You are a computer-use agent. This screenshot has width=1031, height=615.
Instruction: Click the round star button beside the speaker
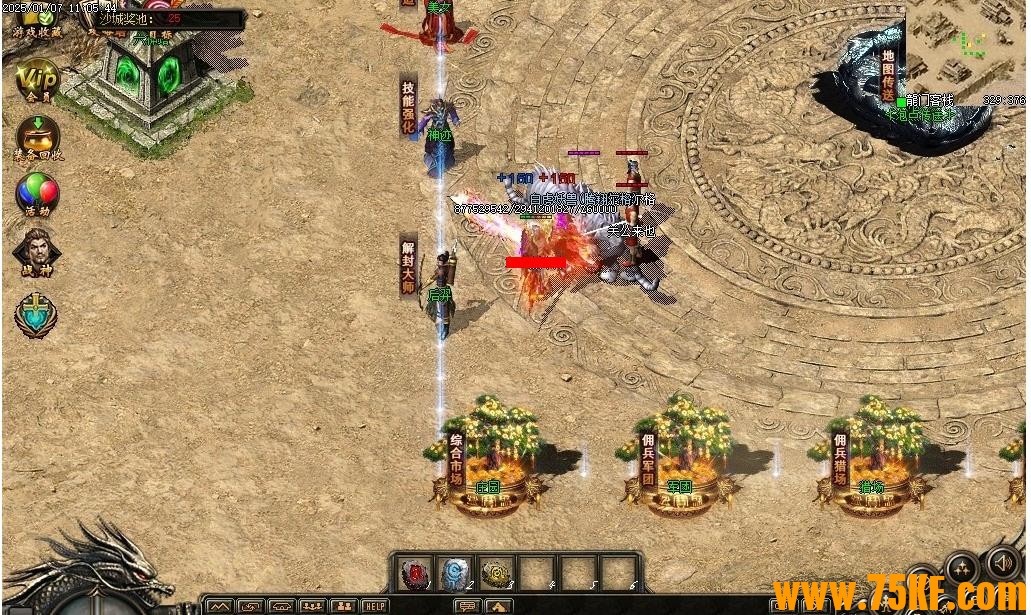click(x=961, y=569)
